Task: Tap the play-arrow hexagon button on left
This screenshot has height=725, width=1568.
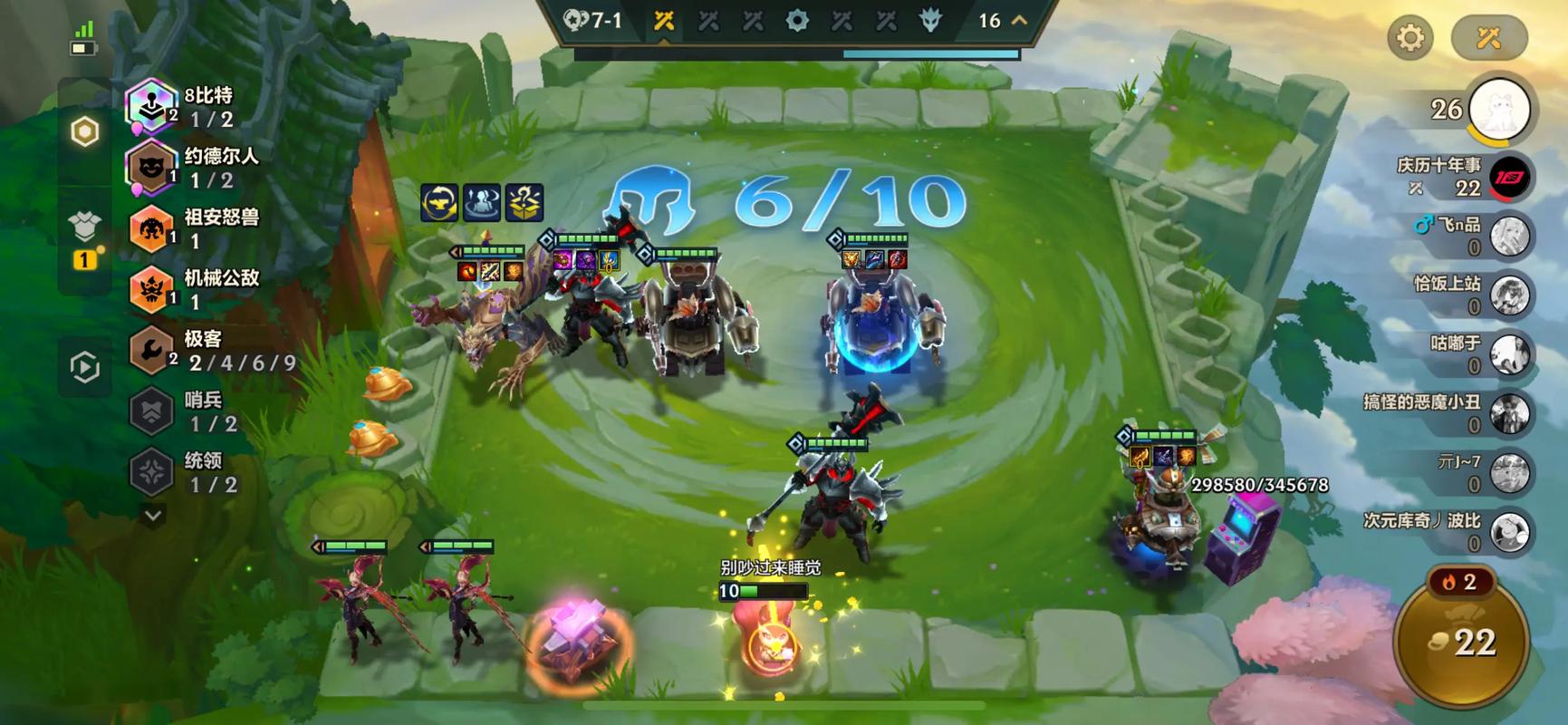Action: tap(85, 367)
